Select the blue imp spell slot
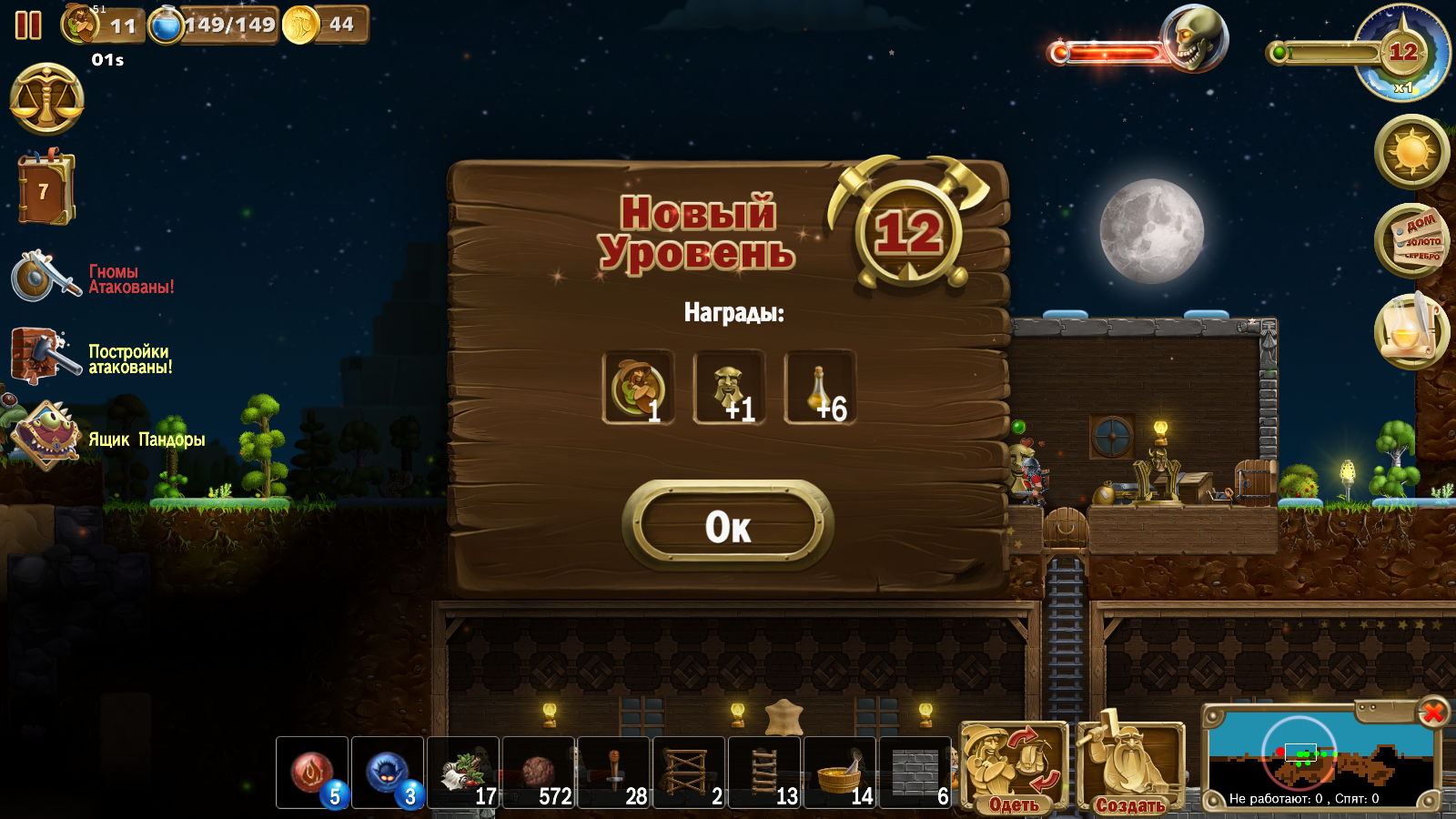Screen dimensions: 1456x819 tap(388, 773)
